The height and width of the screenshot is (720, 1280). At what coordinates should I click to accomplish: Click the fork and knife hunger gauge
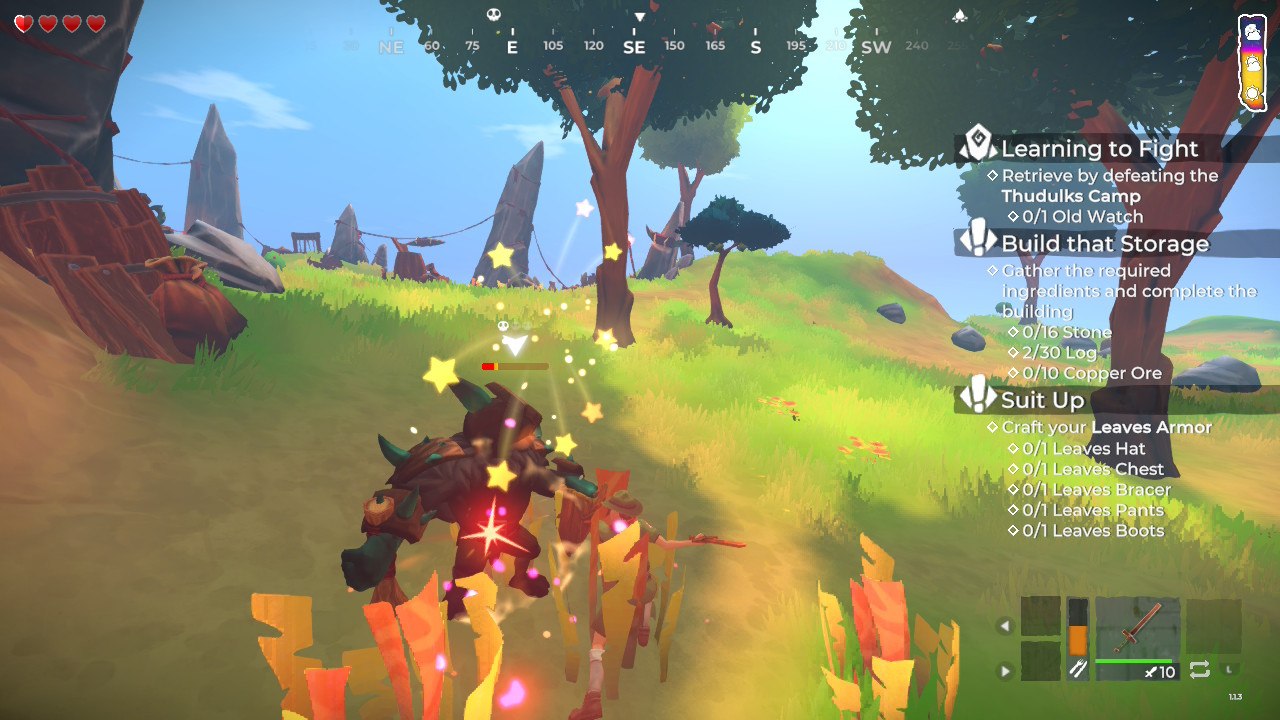click(1077, 640)
